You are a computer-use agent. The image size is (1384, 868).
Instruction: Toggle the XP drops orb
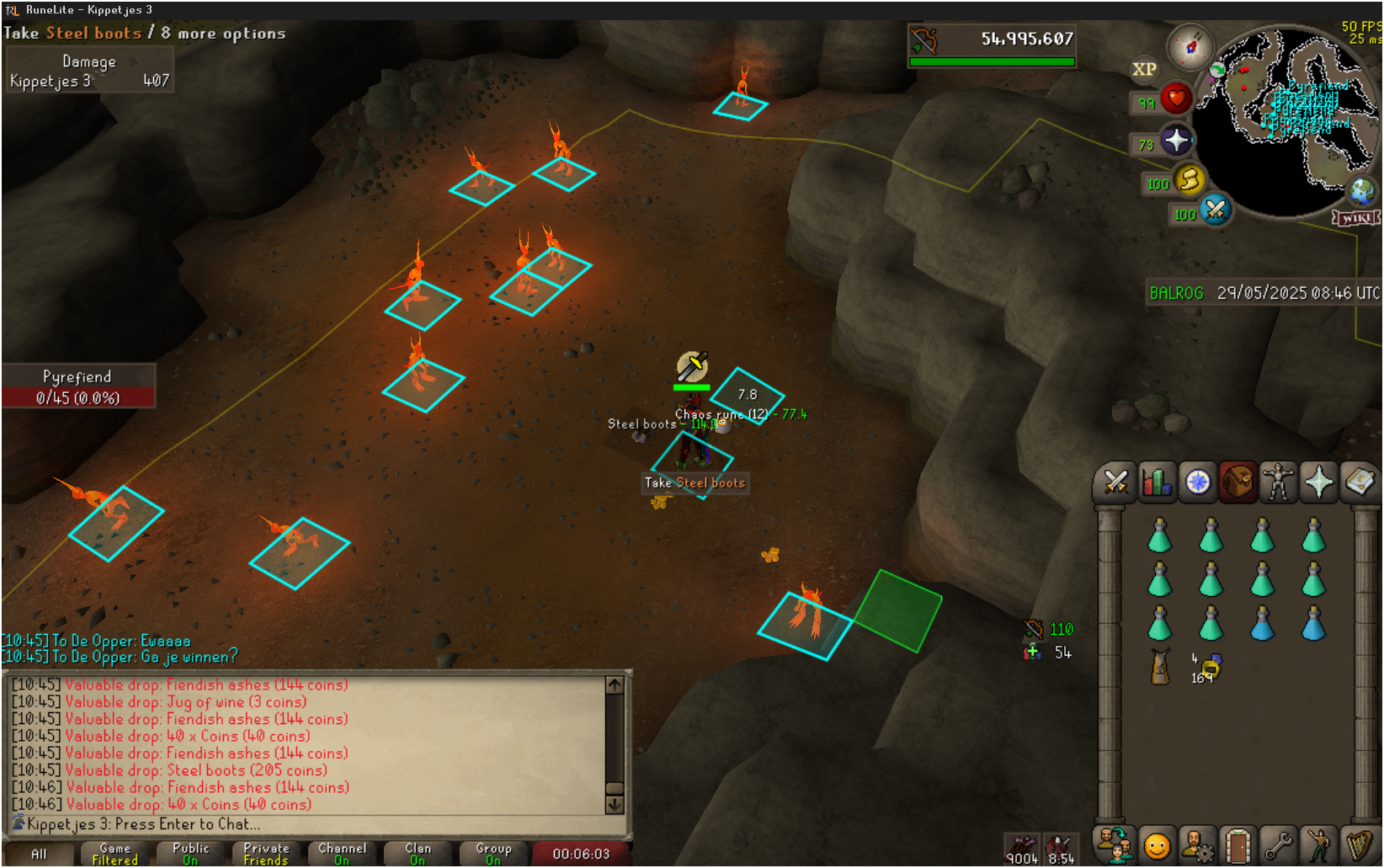coord(1143,70)
